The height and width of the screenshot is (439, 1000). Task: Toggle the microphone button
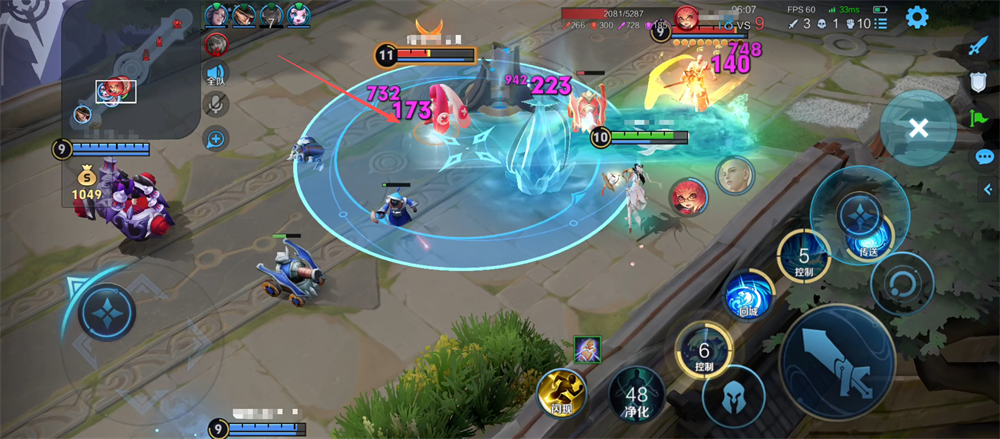(215, 104)
